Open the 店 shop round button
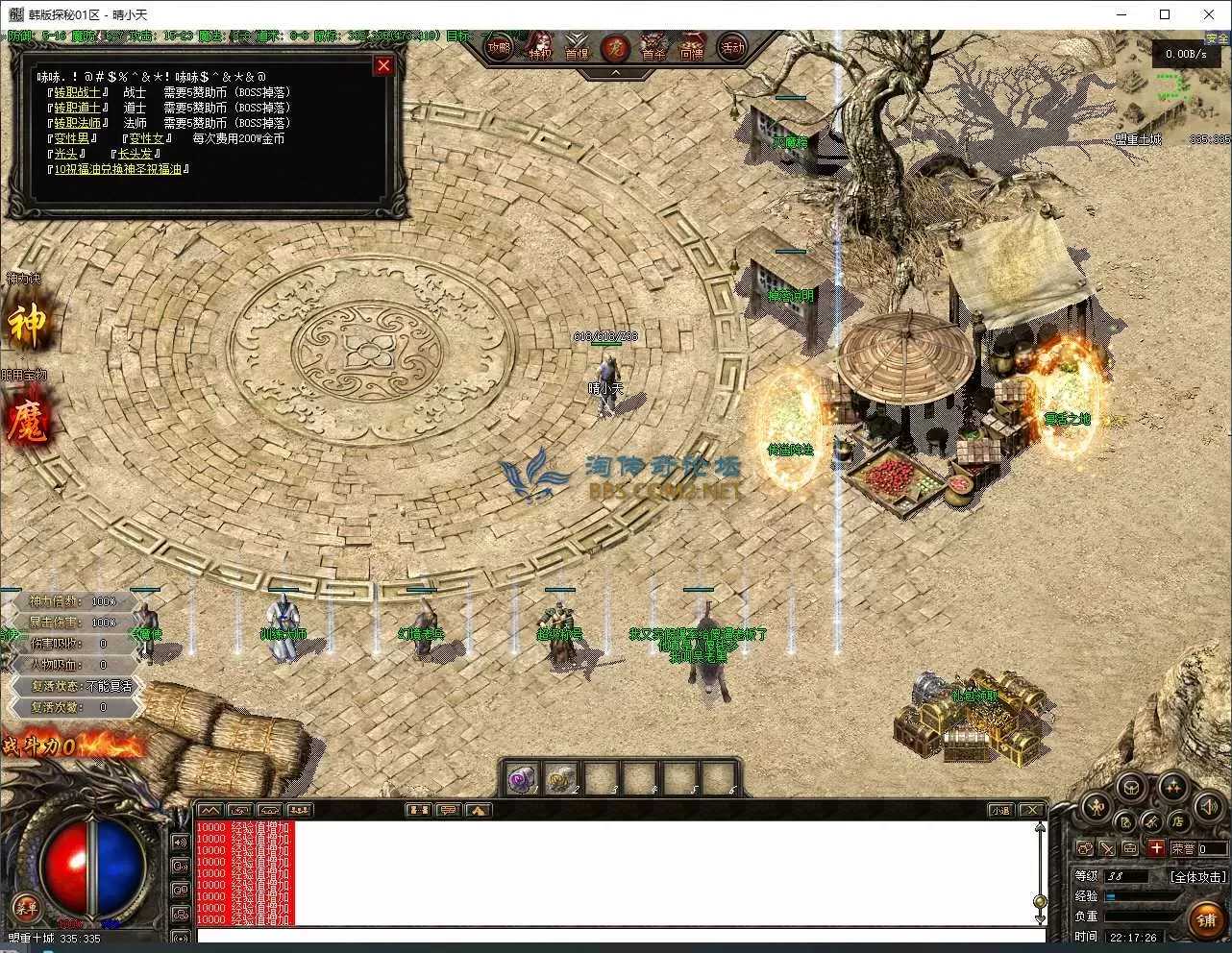Screen dimensions: 1232x953 1177,821
